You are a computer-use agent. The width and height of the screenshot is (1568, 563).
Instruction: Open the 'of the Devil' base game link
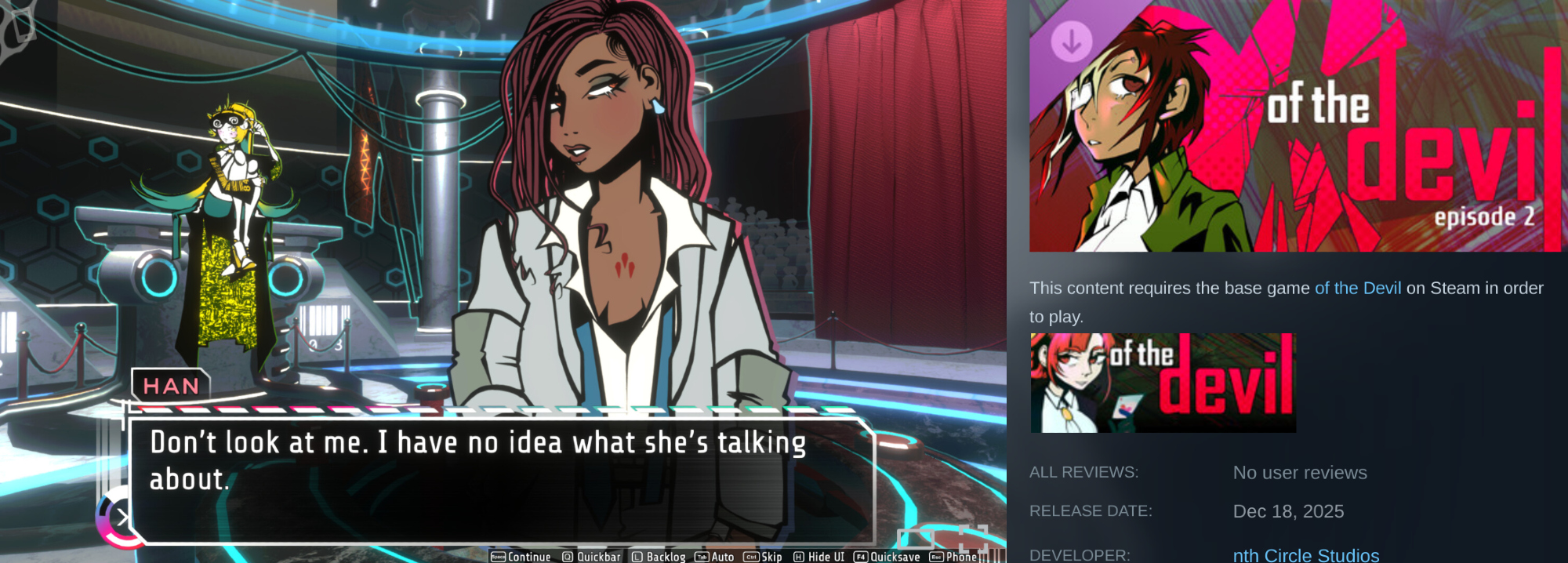pyautogui.click(x=1357, y=289)
